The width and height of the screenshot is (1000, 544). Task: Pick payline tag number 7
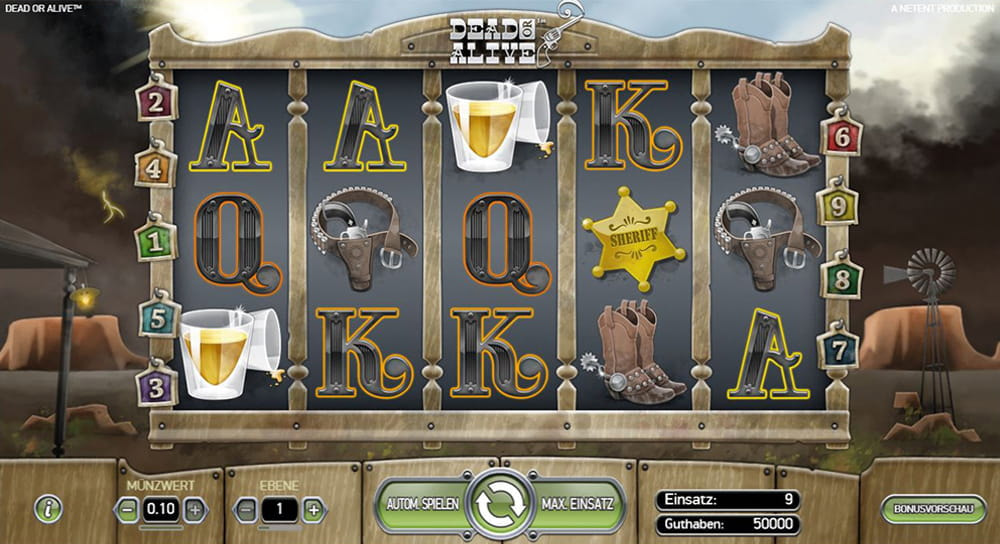[x=838, y=348]
